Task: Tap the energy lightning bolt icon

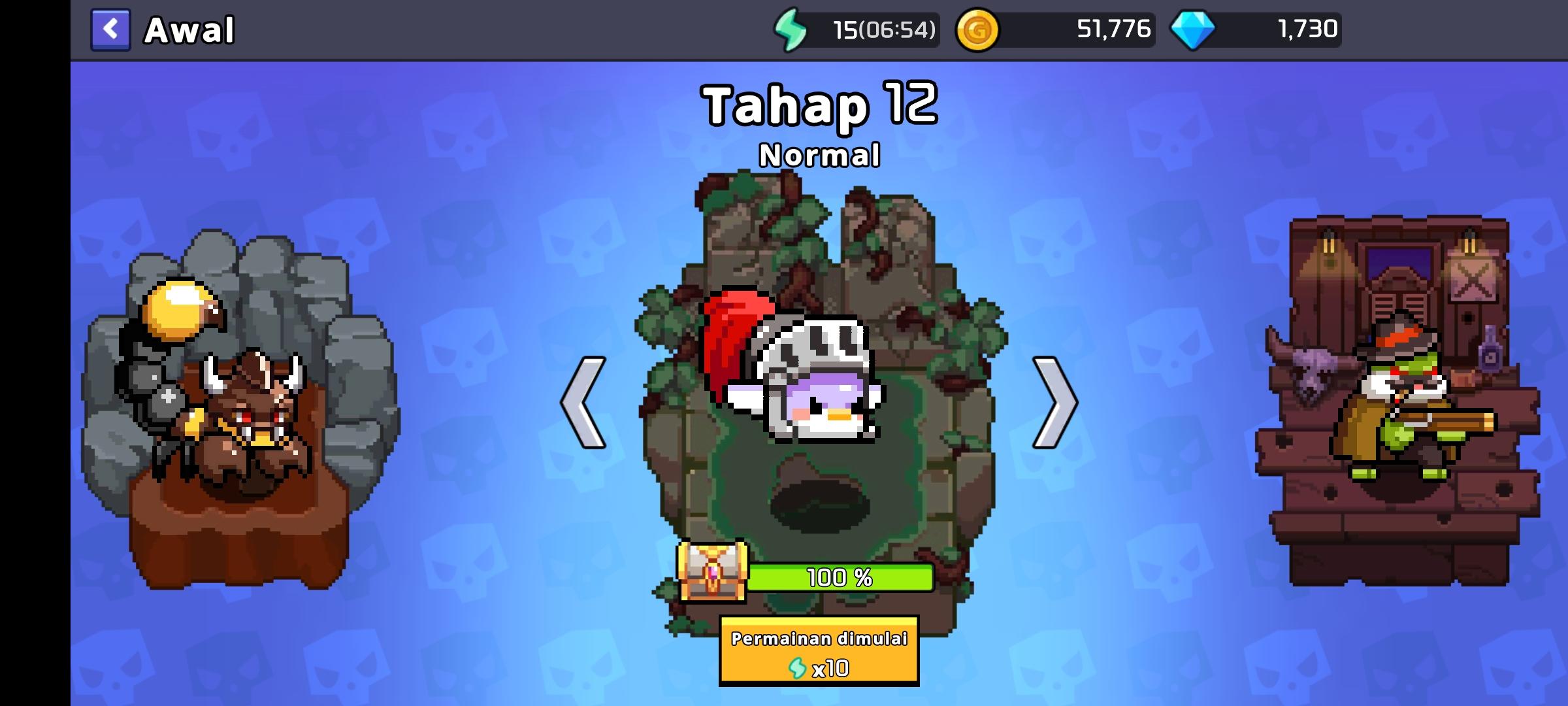Action: tap(792, 29)
